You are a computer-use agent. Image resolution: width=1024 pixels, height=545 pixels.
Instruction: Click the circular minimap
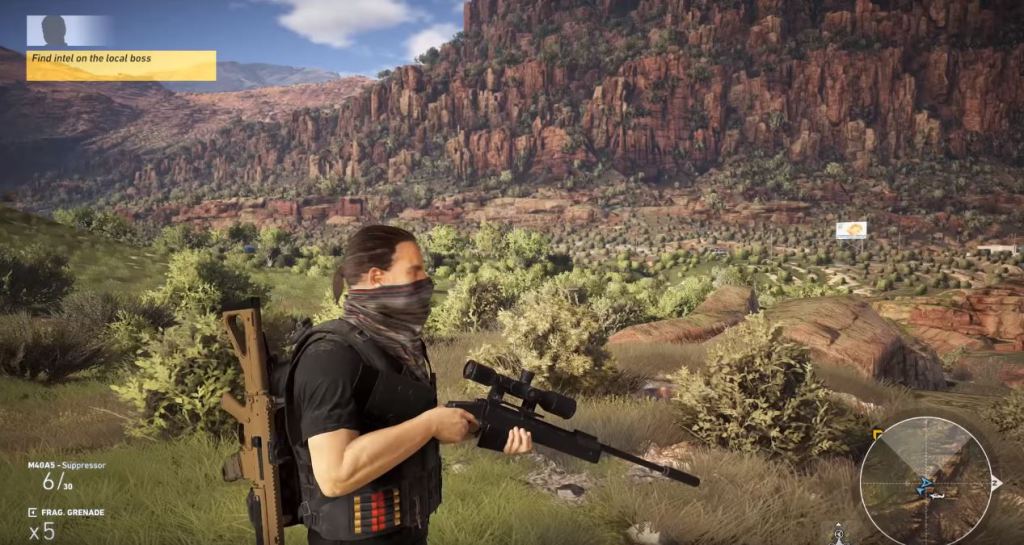point(925,481)
